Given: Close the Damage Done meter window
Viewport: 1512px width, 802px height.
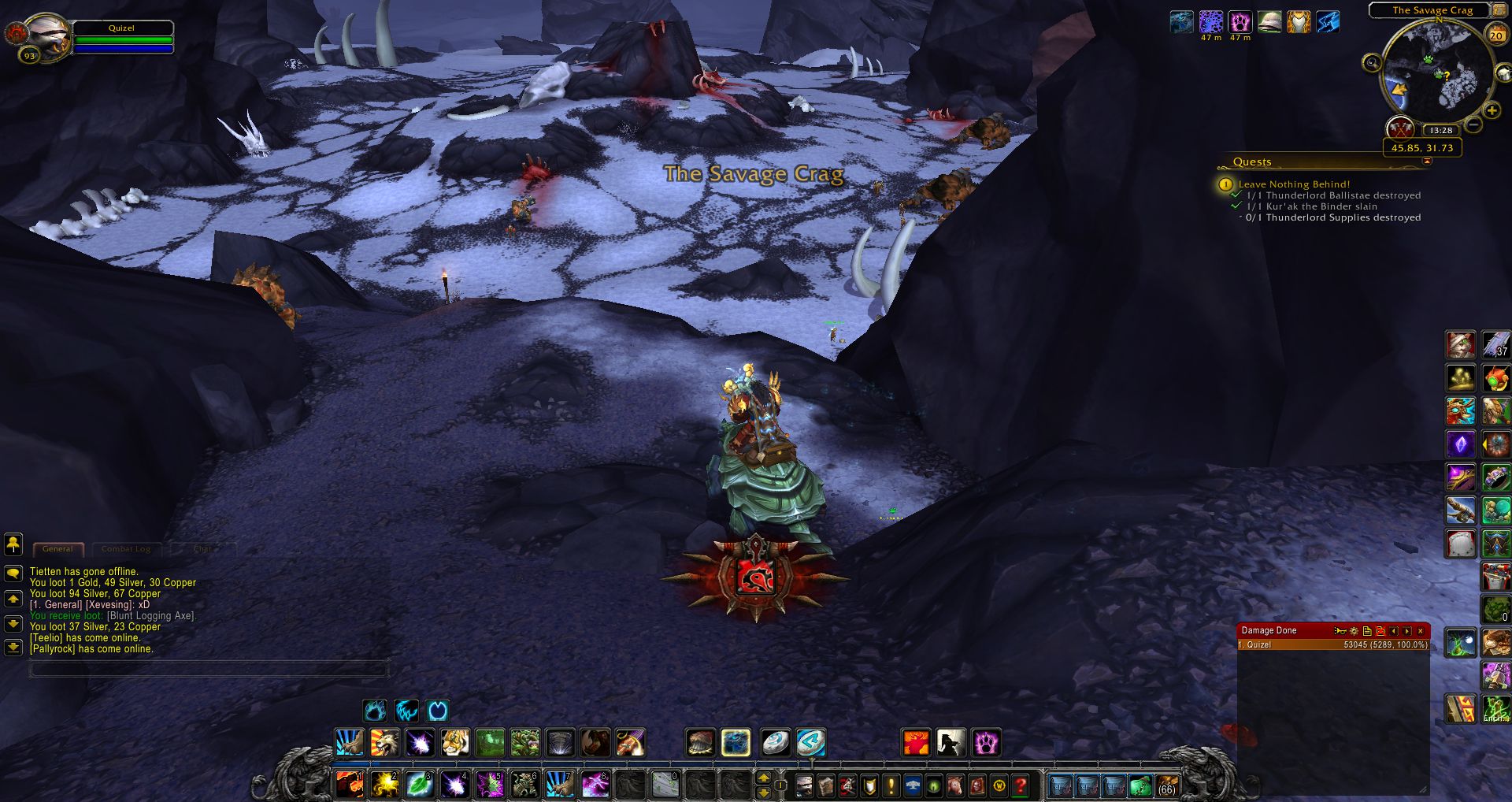Looking at the screenshot, I should coord(1421,630).
